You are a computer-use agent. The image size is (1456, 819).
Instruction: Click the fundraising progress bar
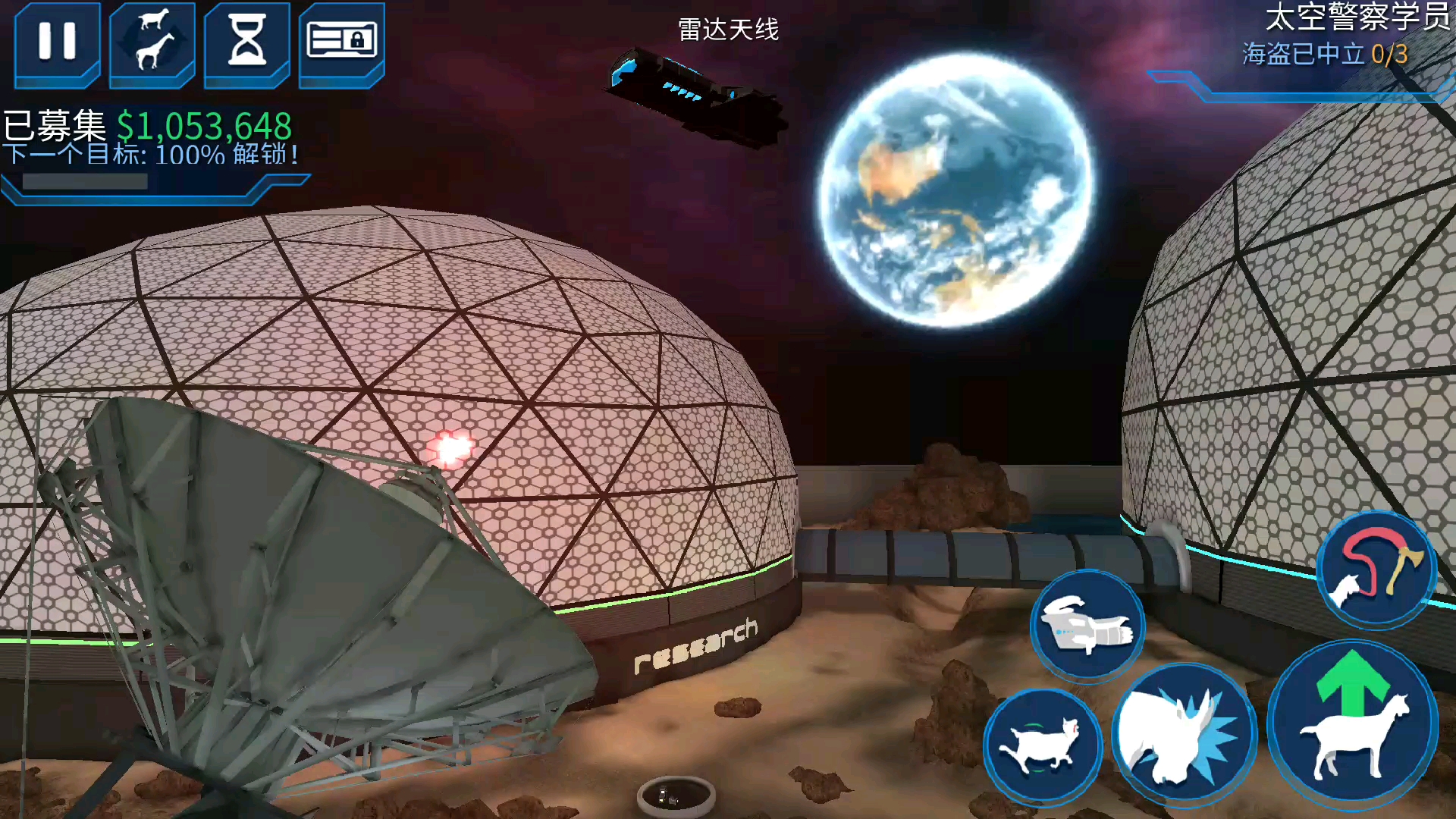[83, 182]
